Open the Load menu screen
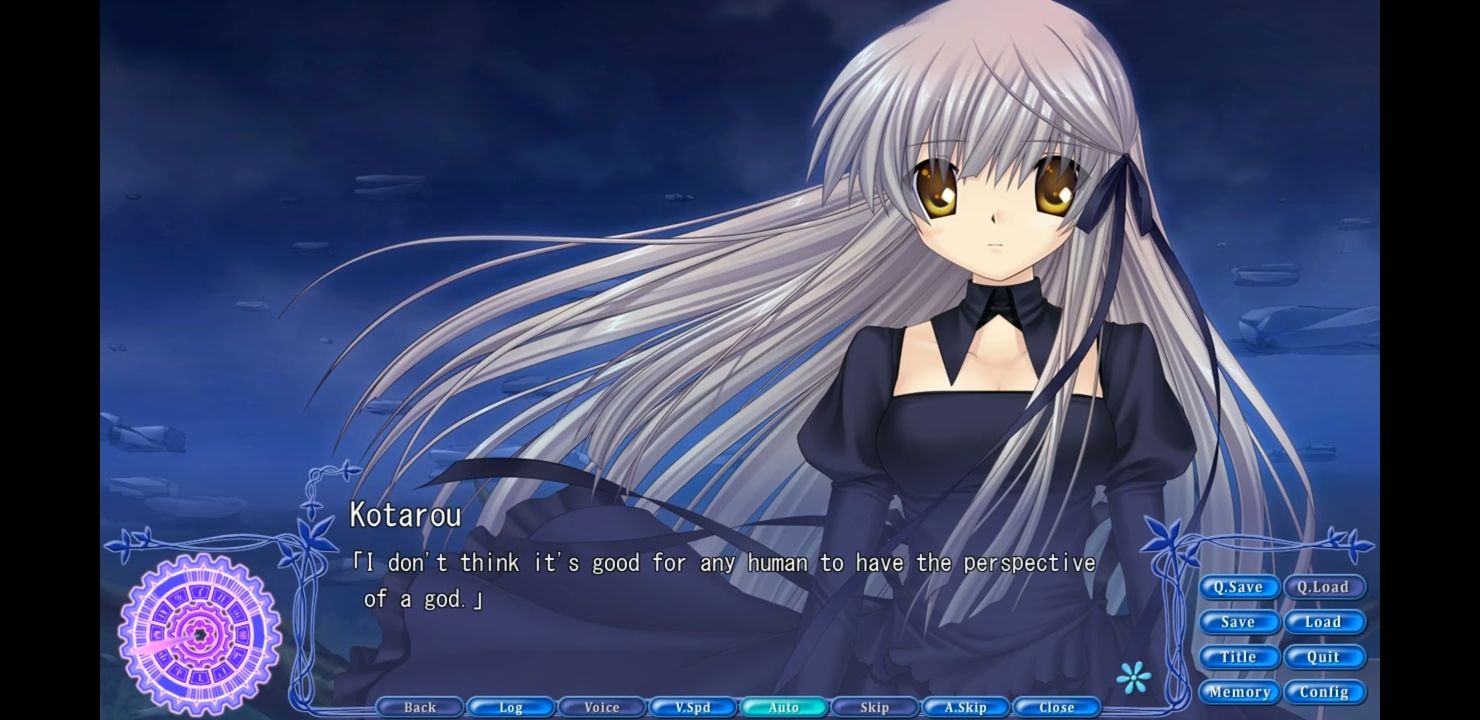 tap(1326, 622)
